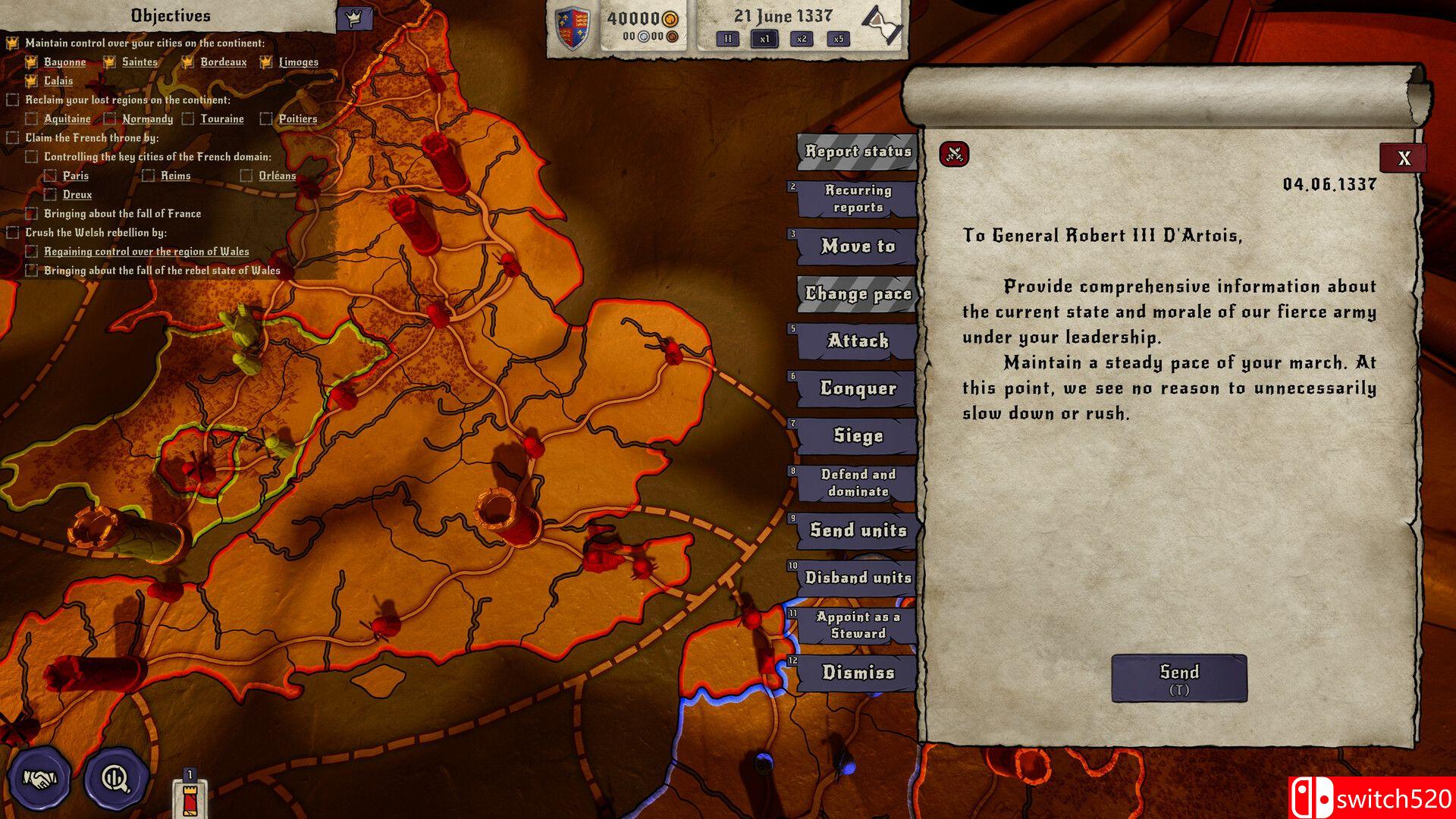Viewport: 1456px width, 819px height.
Task: Set game speed to x2
Action: pyautogui.click(x=802, y=39)
